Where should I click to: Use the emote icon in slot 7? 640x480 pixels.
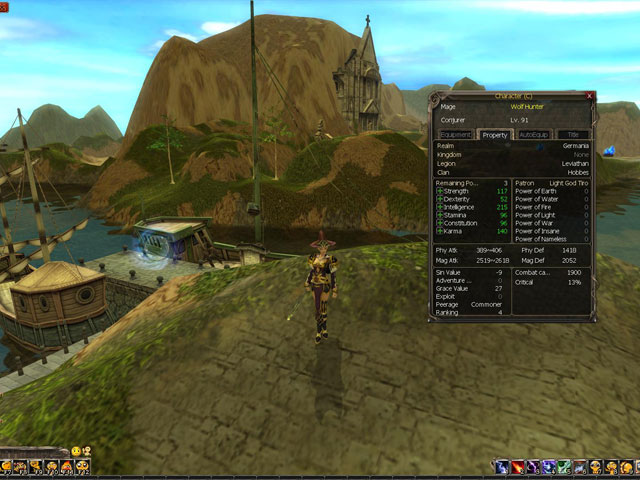coord(596,467)
